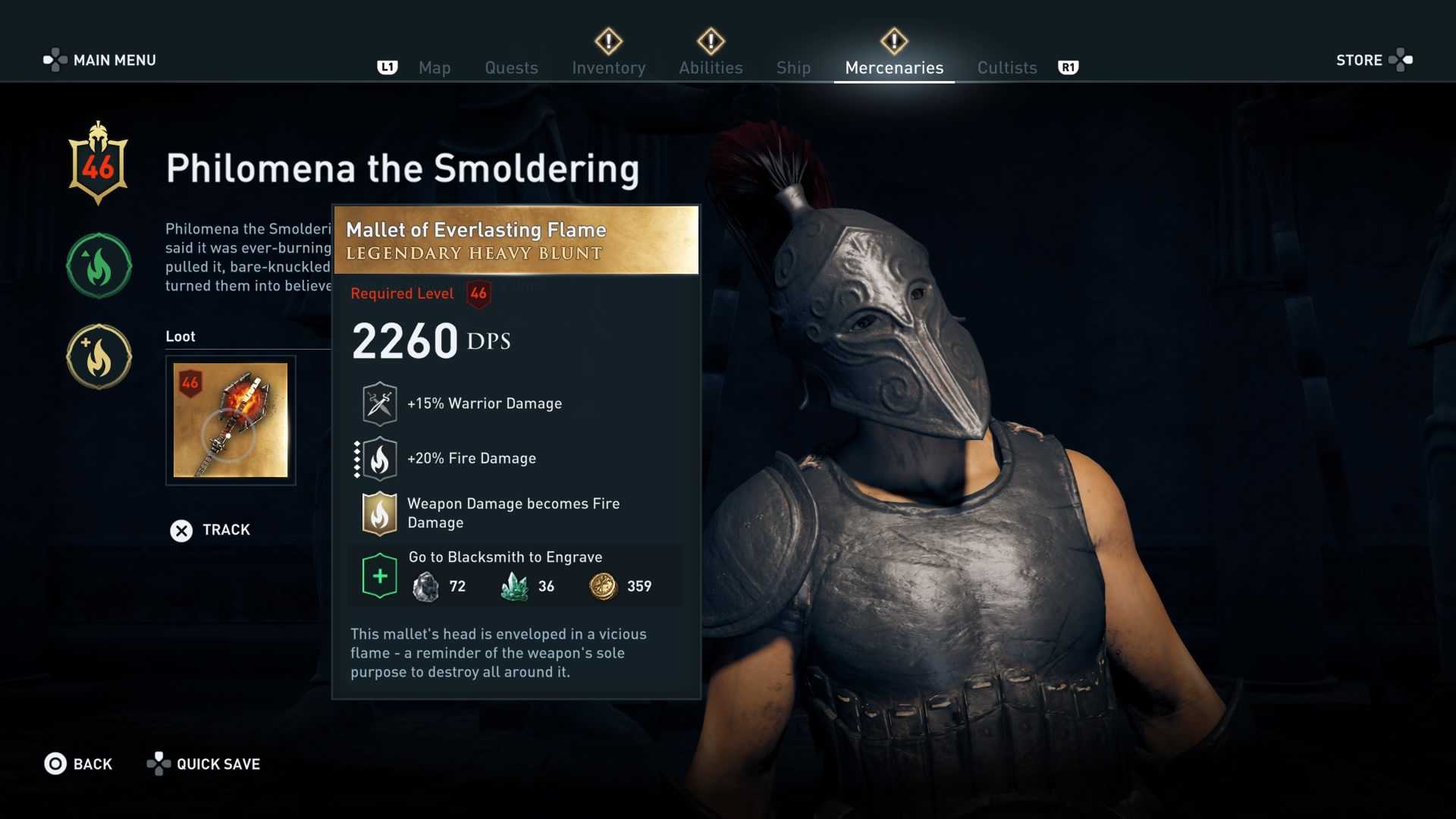Show the Abilities tab

click(x=711, y=67)
